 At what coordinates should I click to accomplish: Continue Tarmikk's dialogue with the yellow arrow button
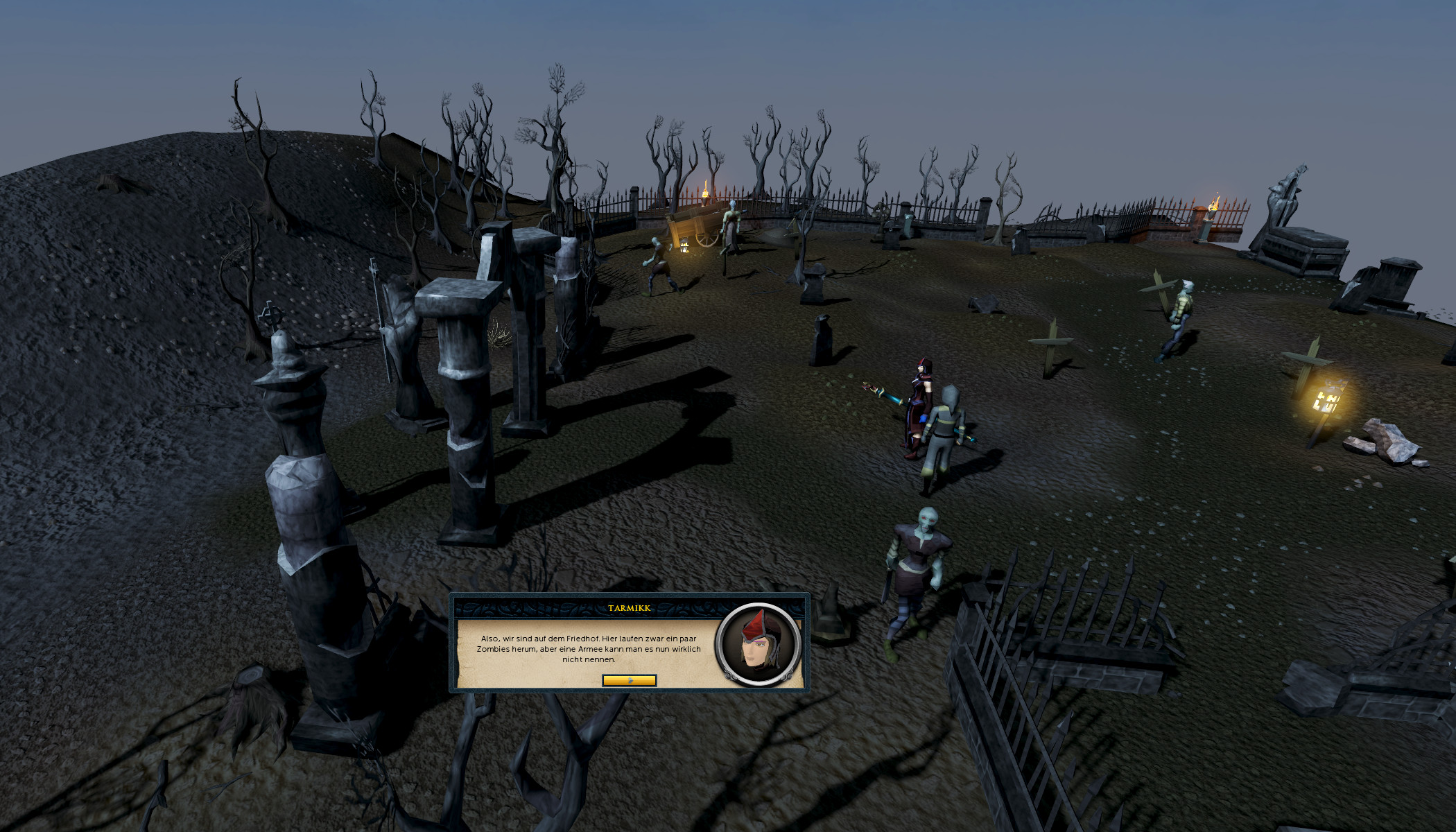coord(629,680)
